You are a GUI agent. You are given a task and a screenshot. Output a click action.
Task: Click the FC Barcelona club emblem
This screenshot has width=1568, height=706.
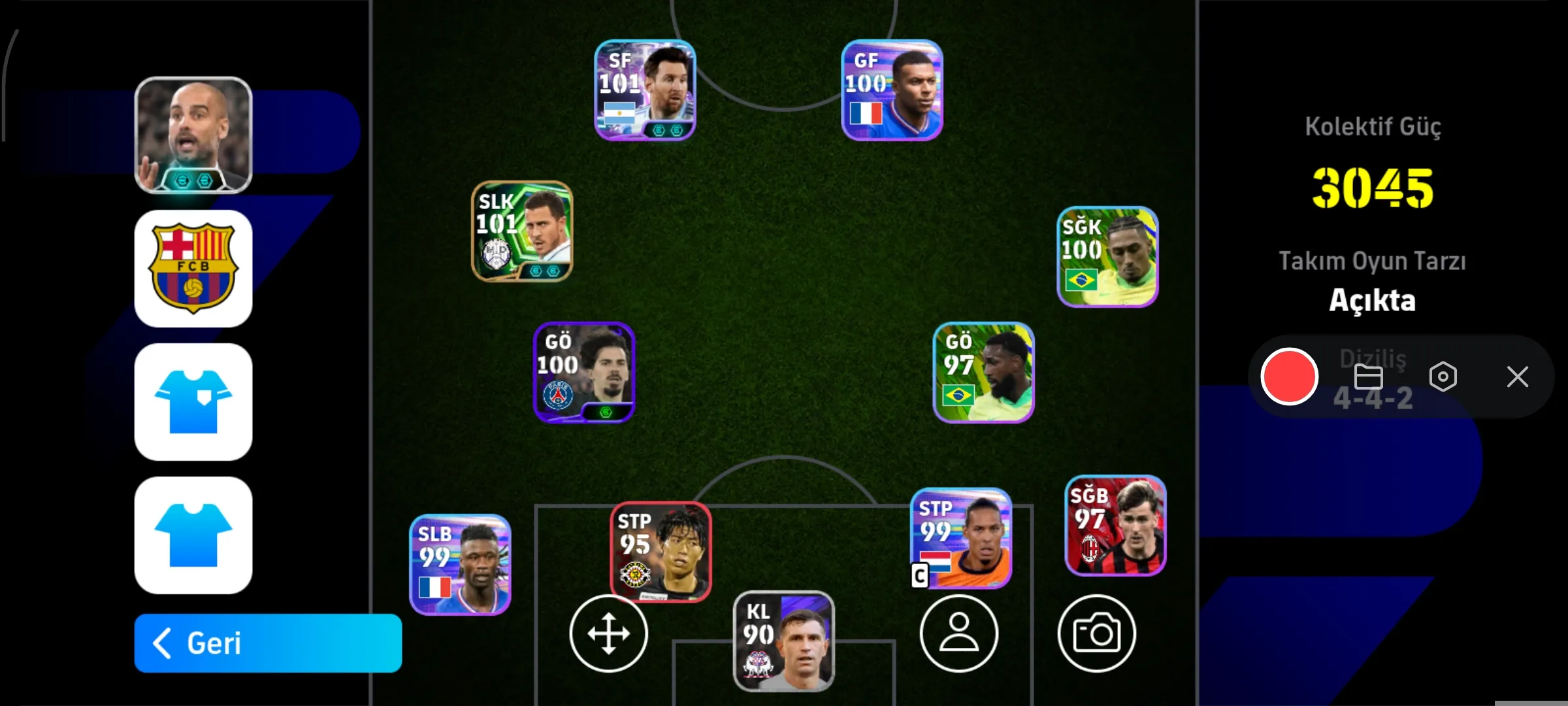tap(193, 269)
